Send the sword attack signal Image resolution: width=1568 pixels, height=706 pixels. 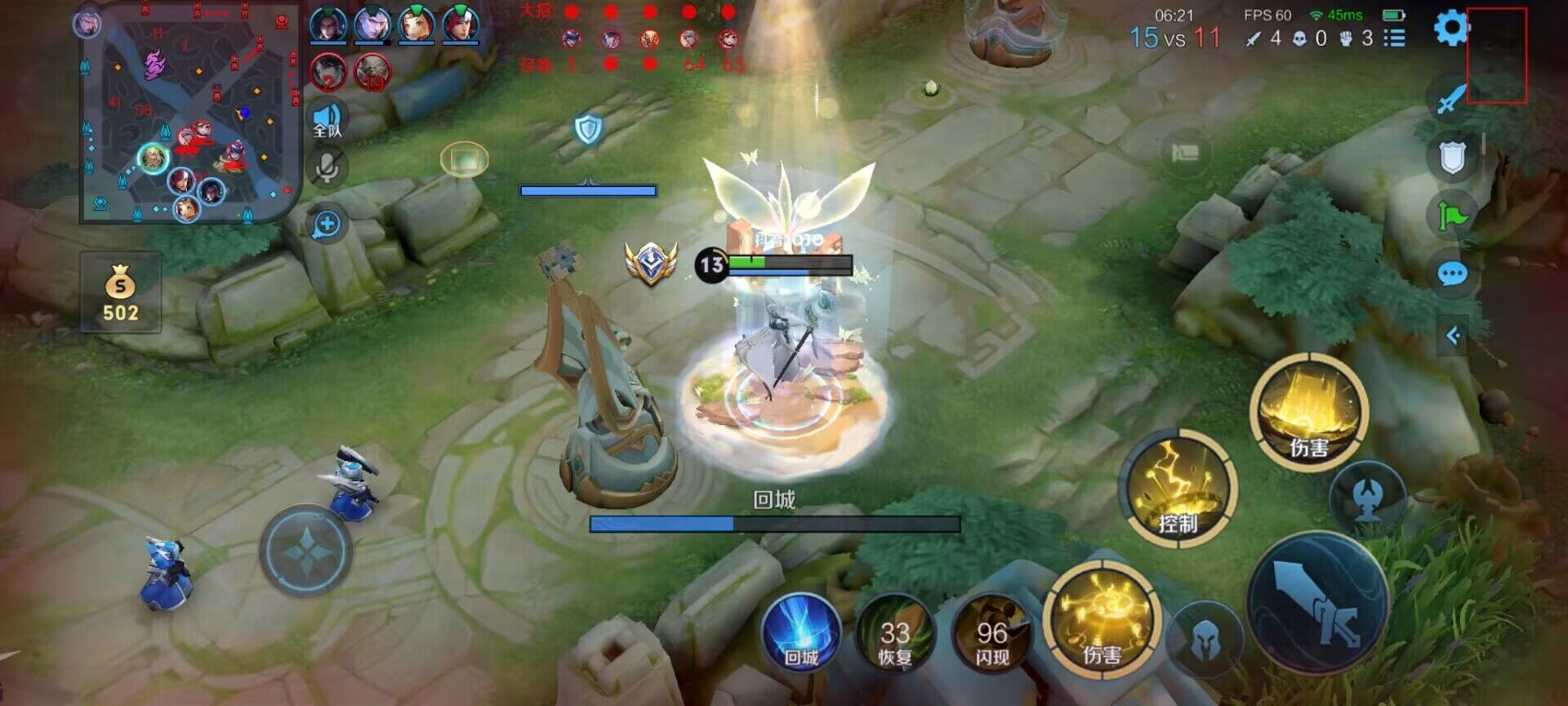[x=1451, y=99]
